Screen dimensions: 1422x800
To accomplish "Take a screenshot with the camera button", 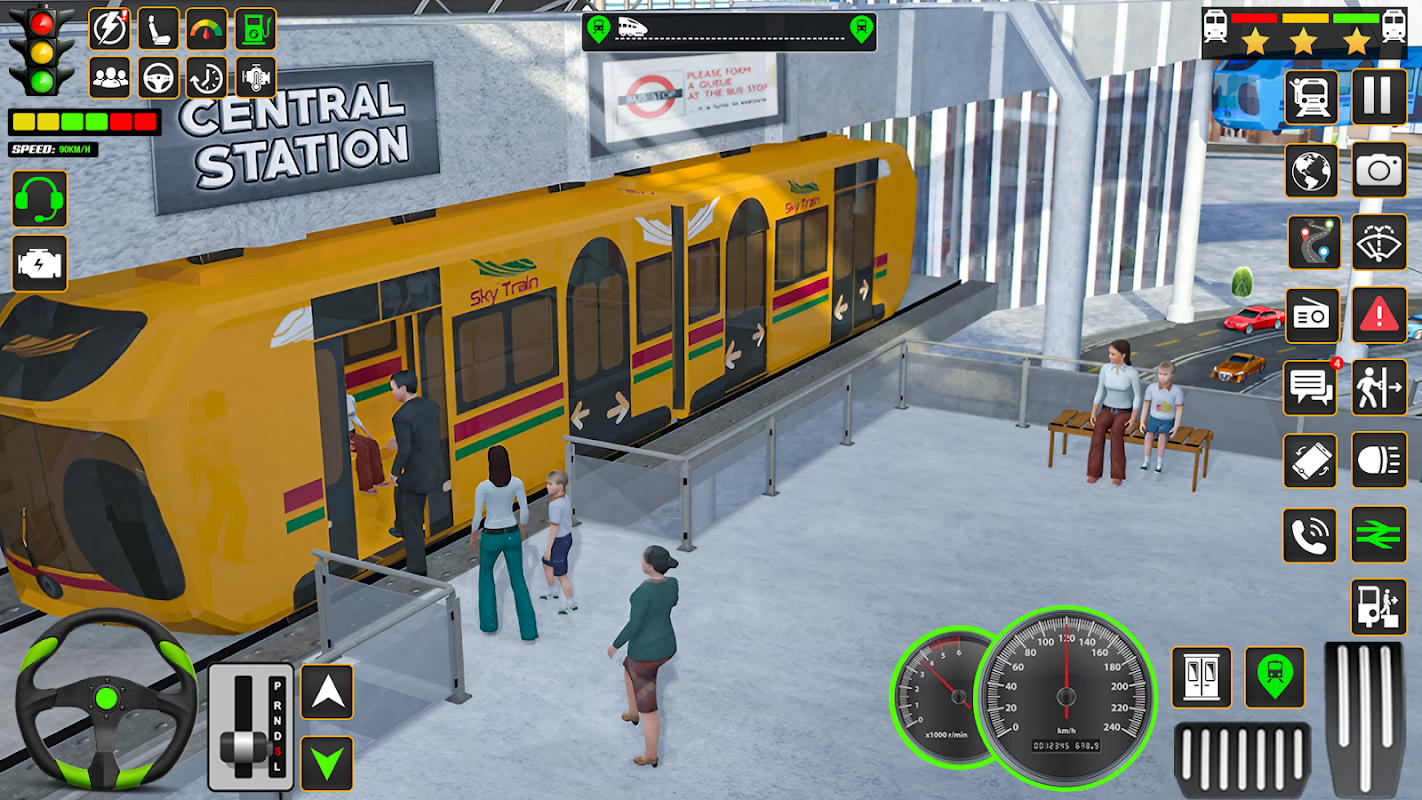I will (1379, 170).
